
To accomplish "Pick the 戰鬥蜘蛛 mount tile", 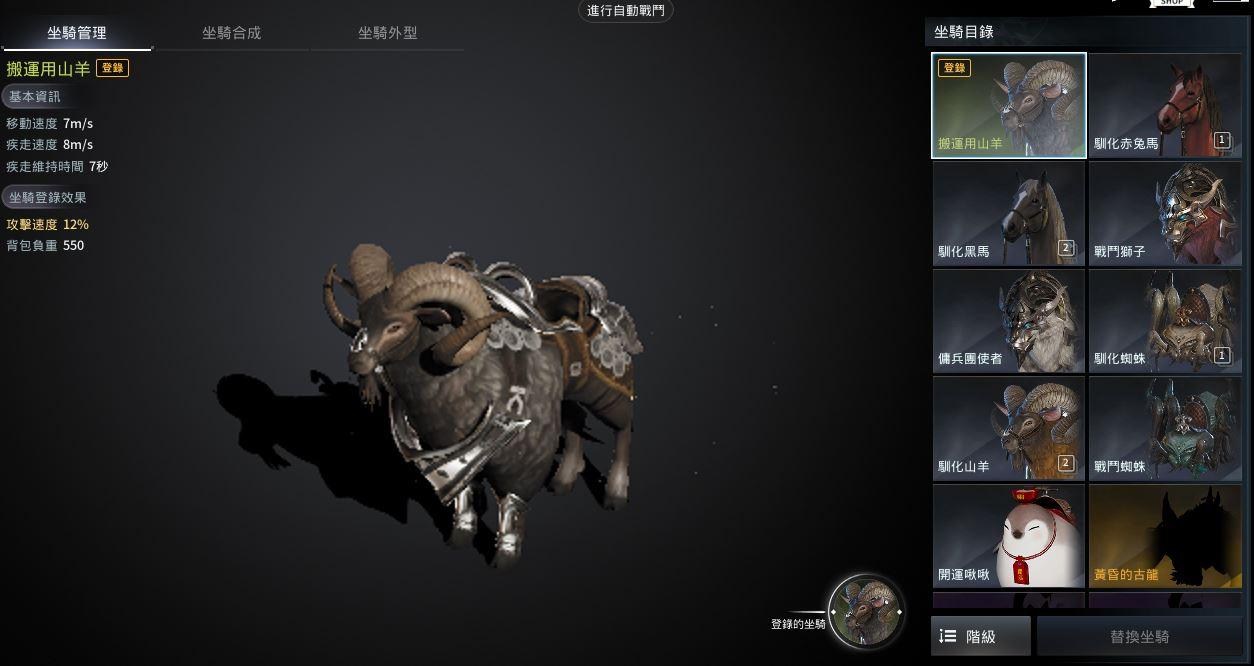I will [1164, 428].
